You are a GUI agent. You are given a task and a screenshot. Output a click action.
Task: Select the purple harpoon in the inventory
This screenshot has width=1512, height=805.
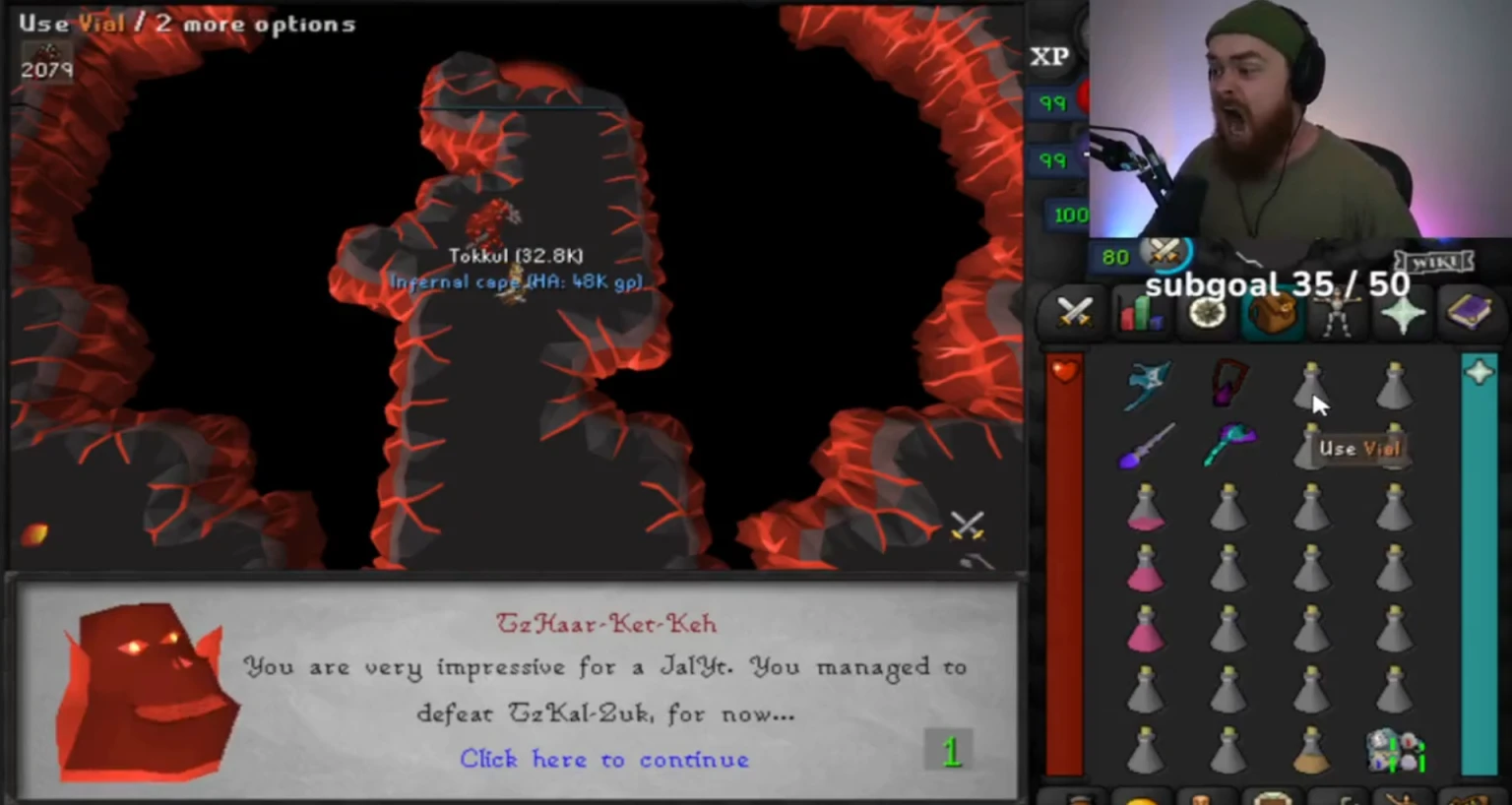click(x=1145, y=448)
